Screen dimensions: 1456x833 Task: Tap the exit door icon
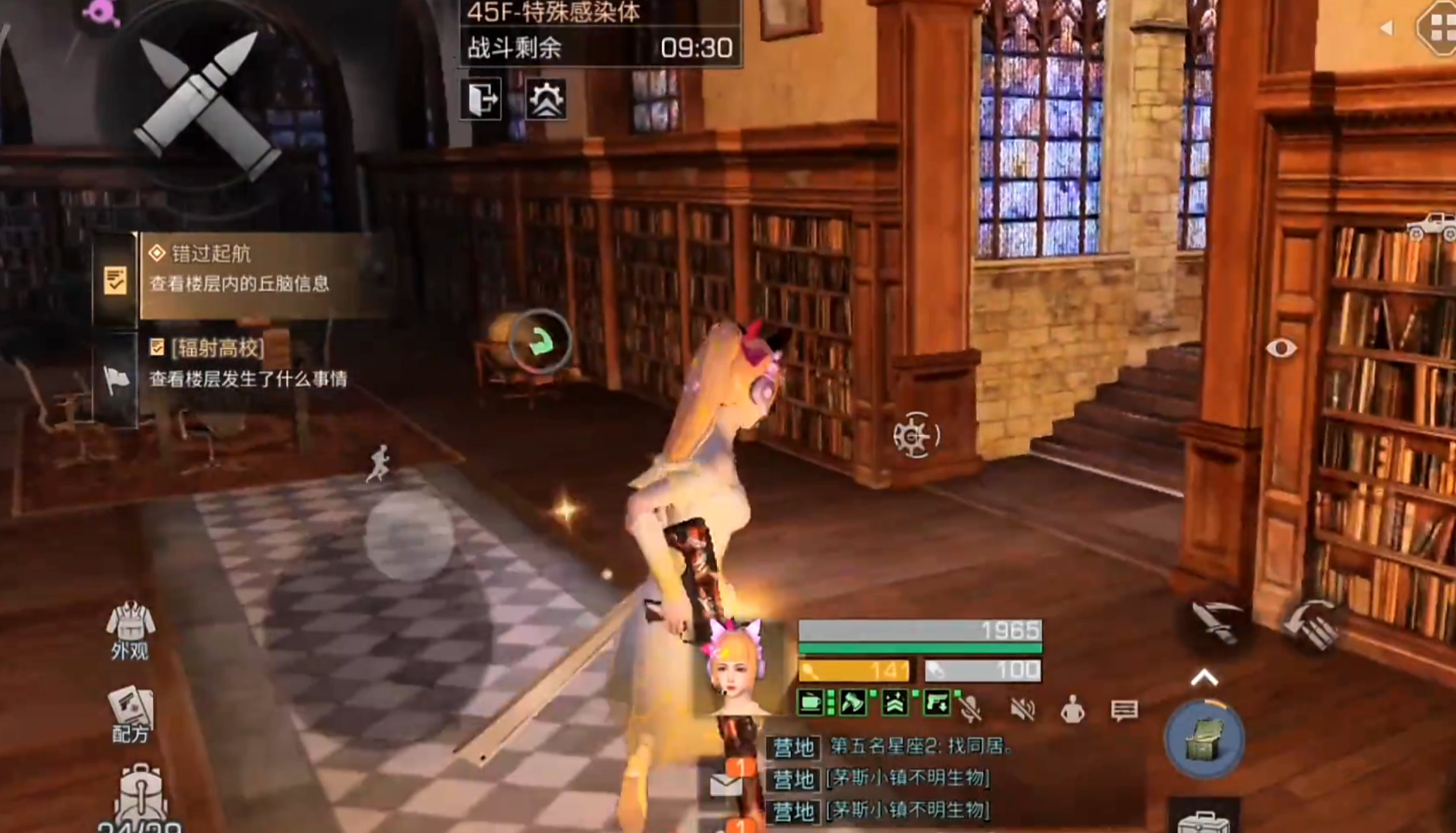pos(481,99)
